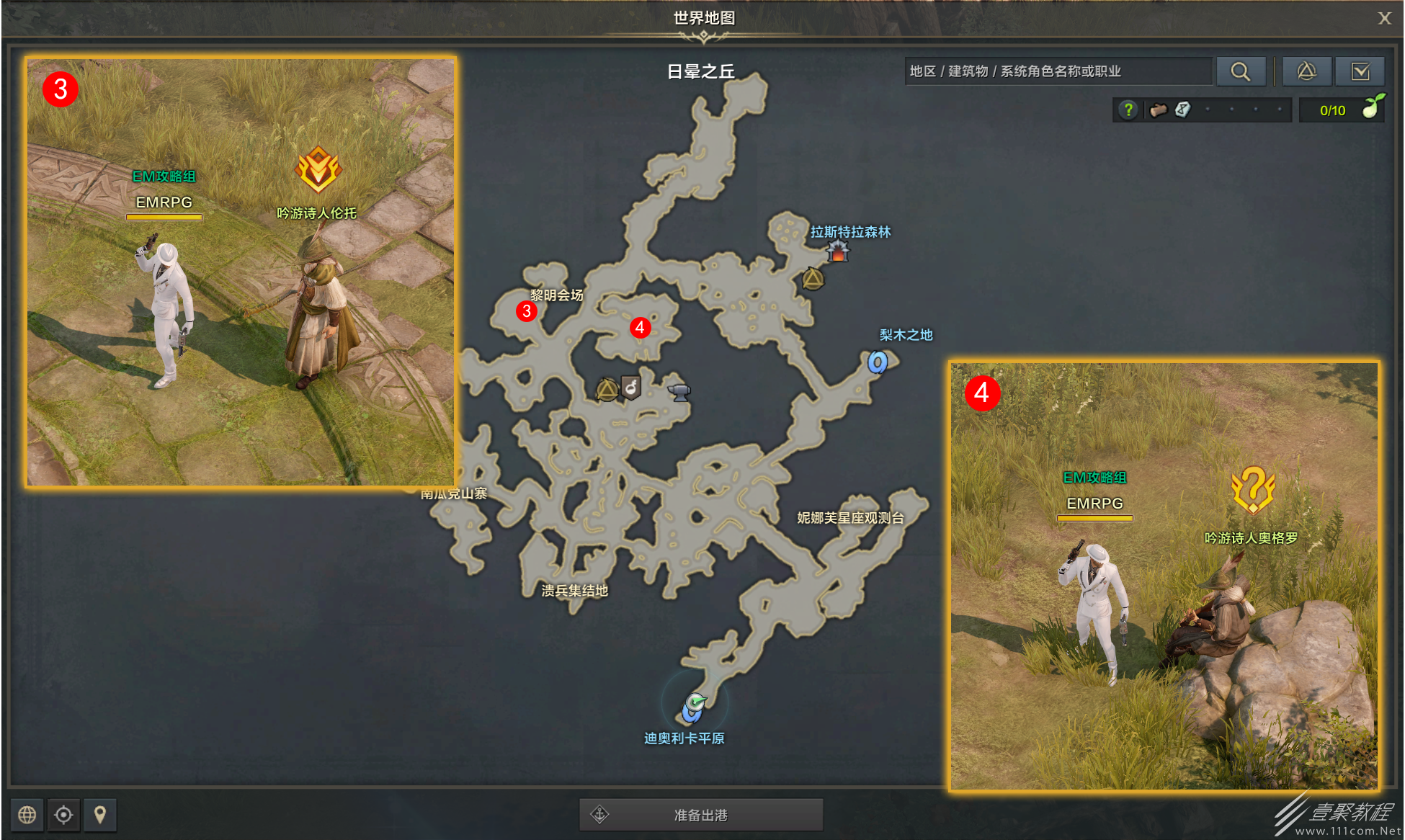Select the anvil repair marker
Viewport: 1405px width, 840px height.
coord(679,392)
